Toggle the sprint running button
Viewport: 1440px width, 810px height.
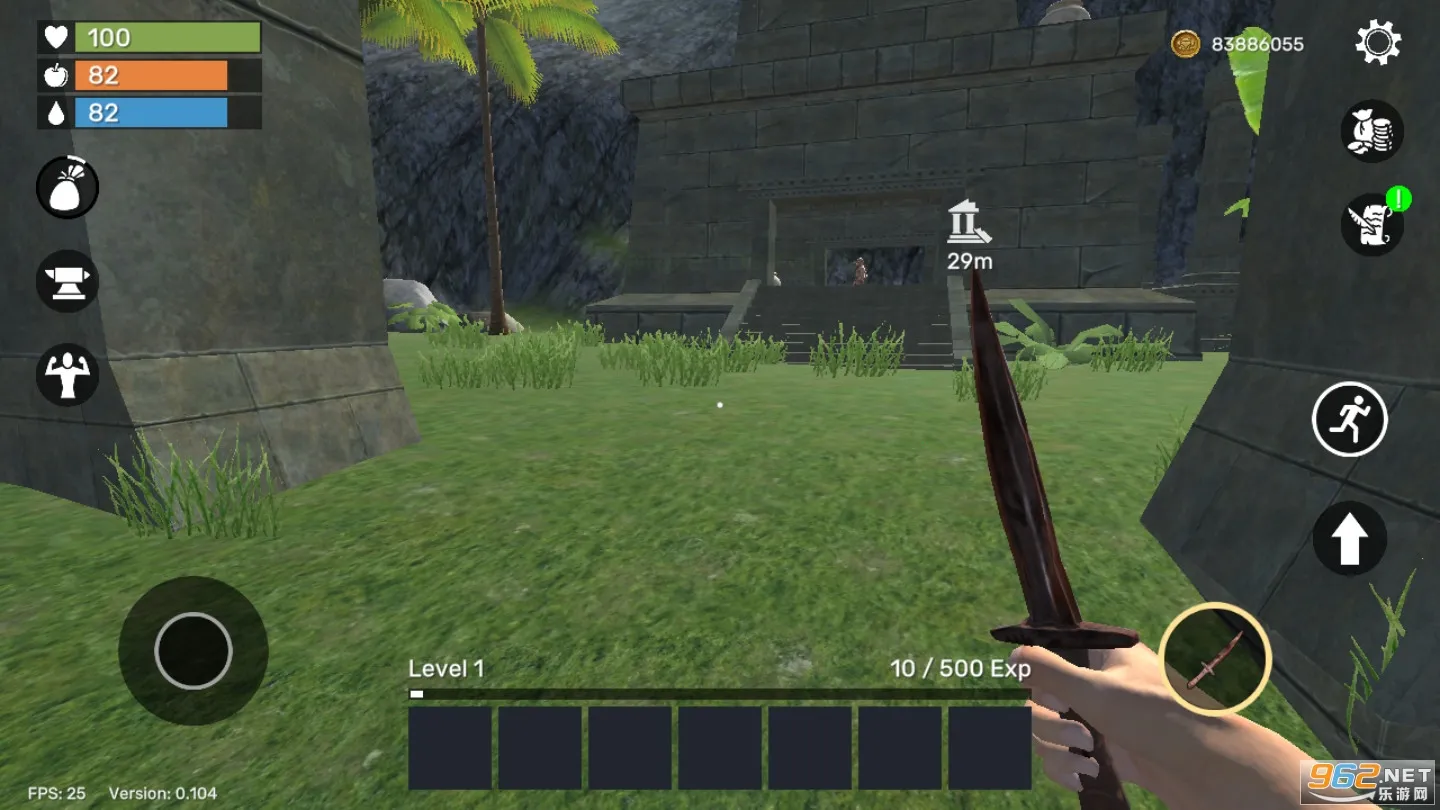click(1349, 419)
